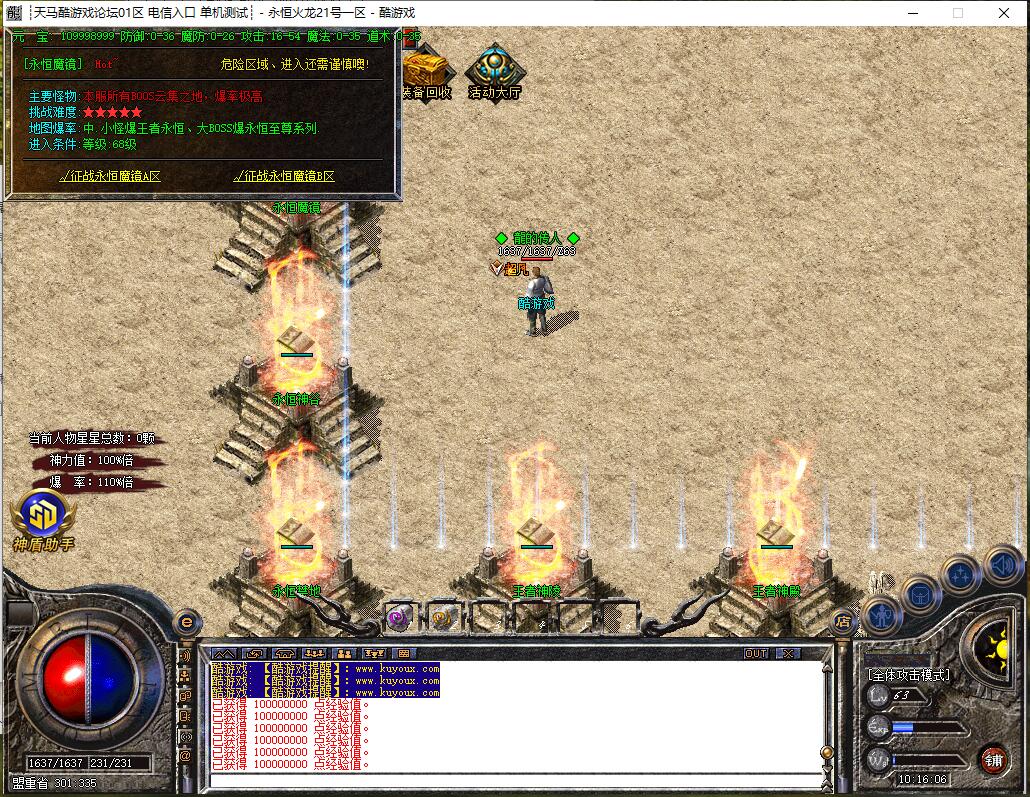The image size is (1030, 797).
Task: Open the 店 shop button
Action: point(843,621)
